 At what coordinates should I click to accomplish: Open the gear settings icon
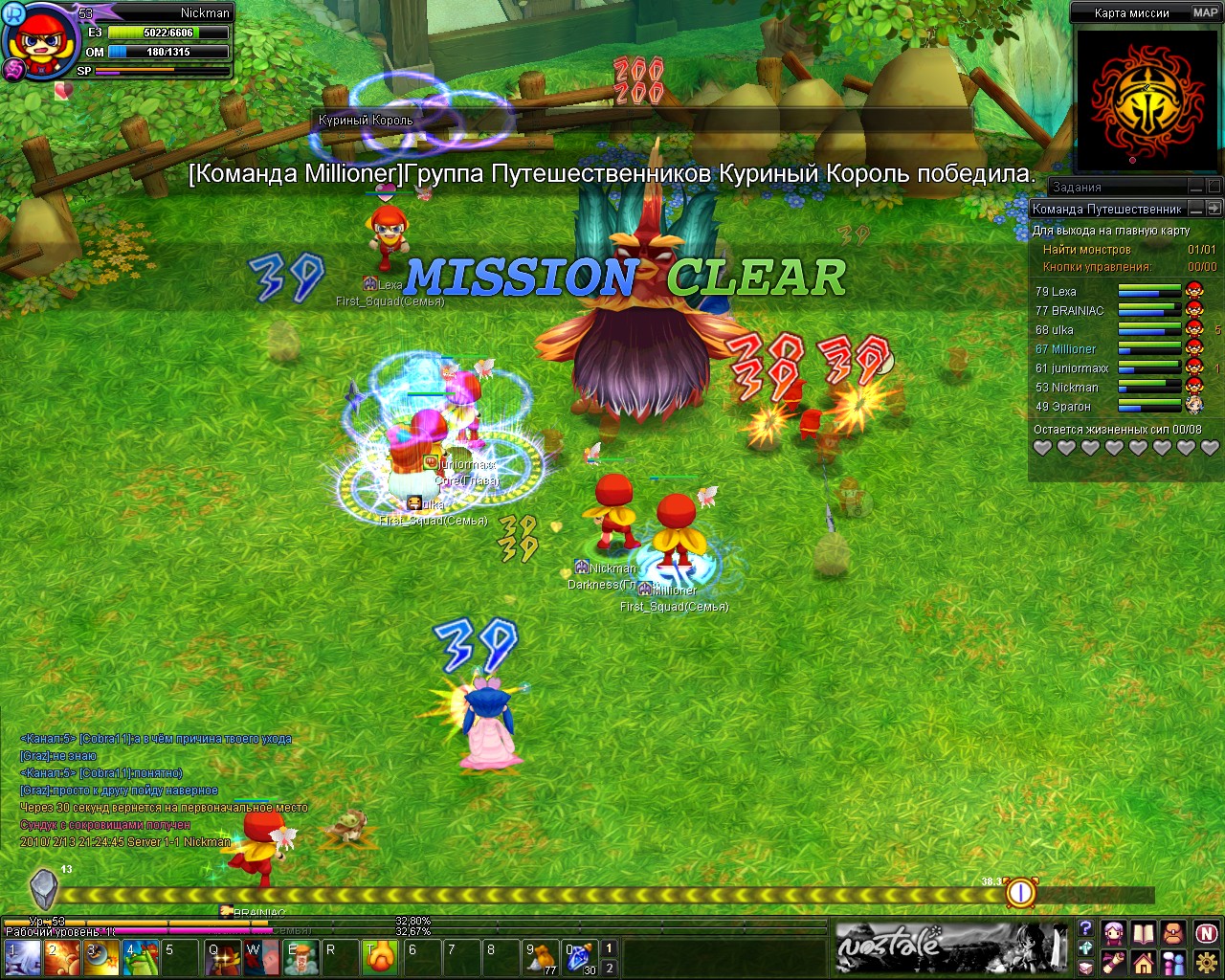coord(1206,962)
